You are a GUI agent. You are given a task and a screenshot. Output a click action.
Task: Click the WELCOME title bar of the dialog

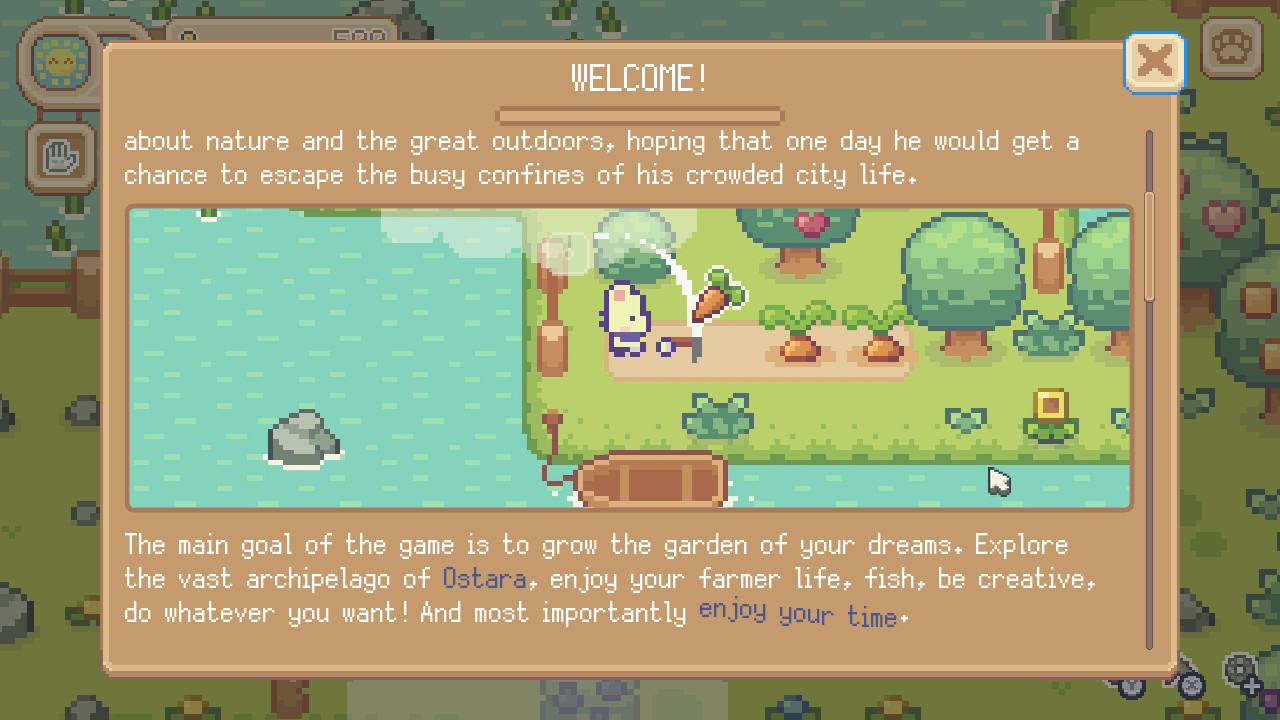click(x=639, y=76)
